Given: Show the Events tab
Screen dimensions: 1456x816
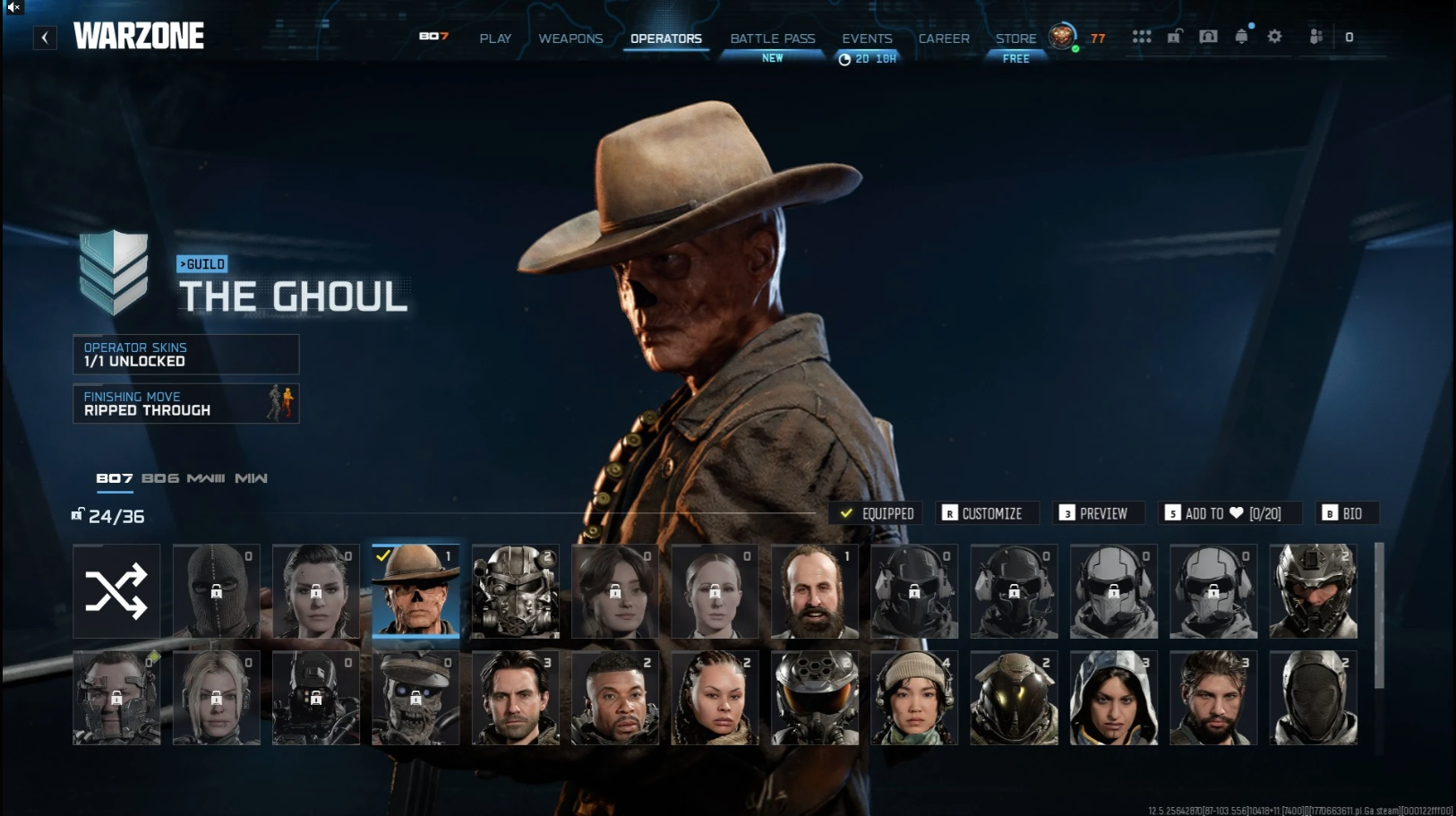Looking at the screenshot, I should (x=867, y=39).
